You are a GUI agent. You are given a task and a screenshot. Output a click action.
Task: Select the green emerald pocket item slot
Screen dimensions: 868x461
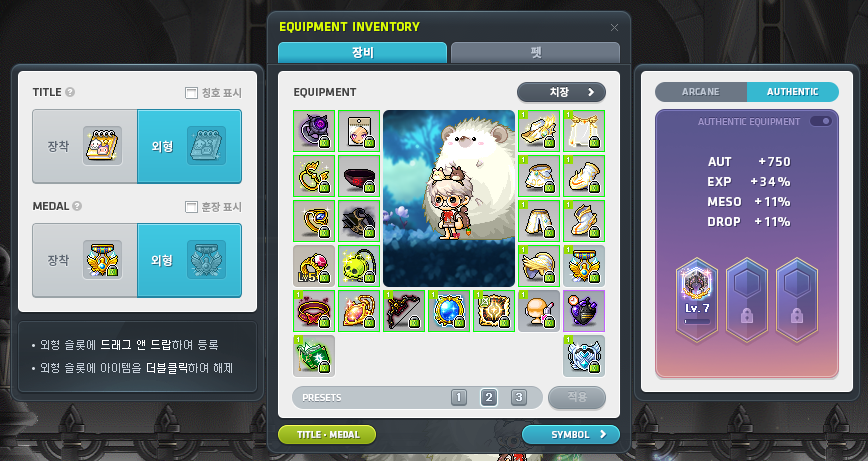click(x=313, y=355)
